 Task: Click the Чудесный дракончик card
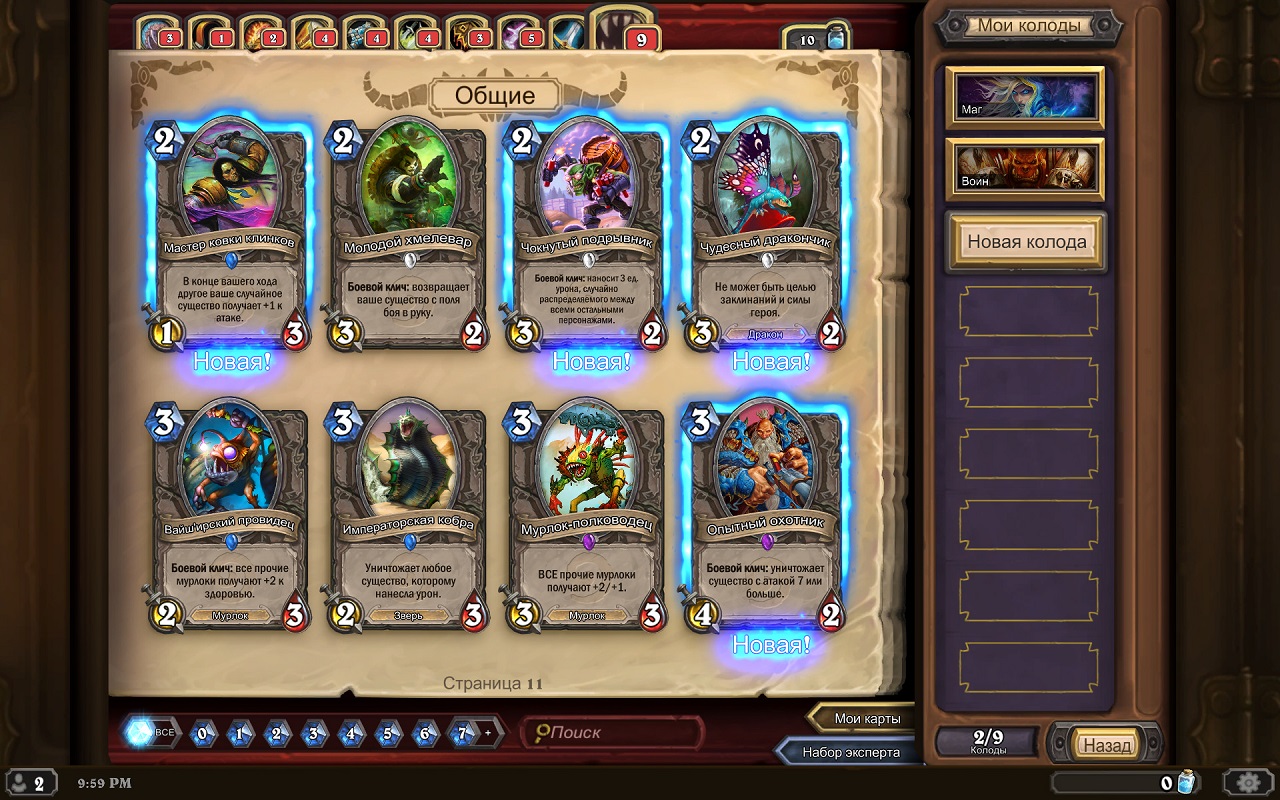(x=766, y=235)
